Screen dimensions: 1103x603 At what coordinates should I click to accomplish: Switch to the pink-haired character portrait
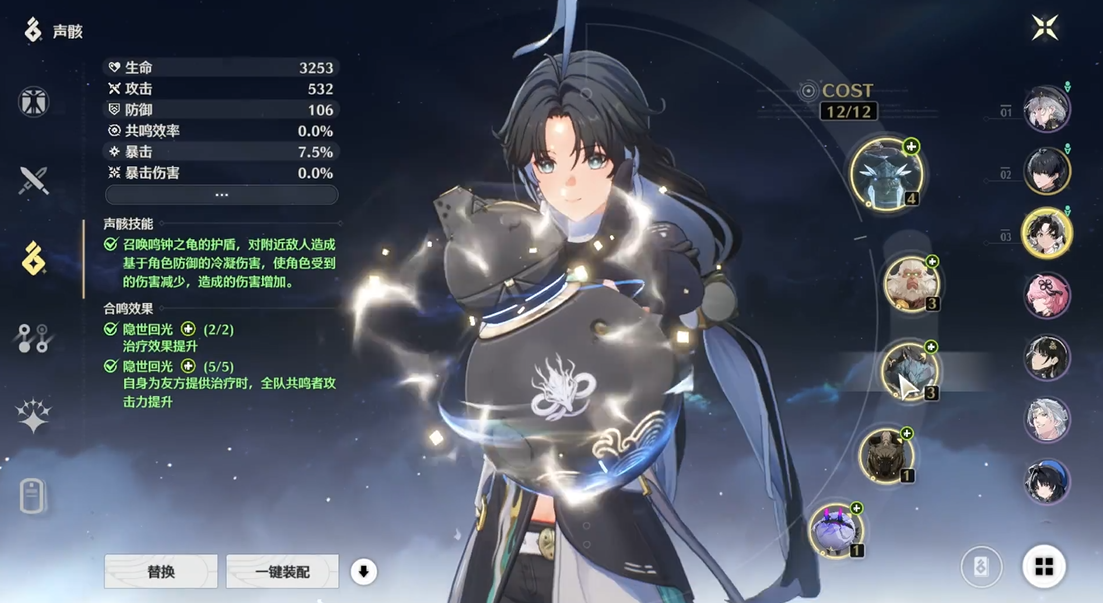[1047, 296]
